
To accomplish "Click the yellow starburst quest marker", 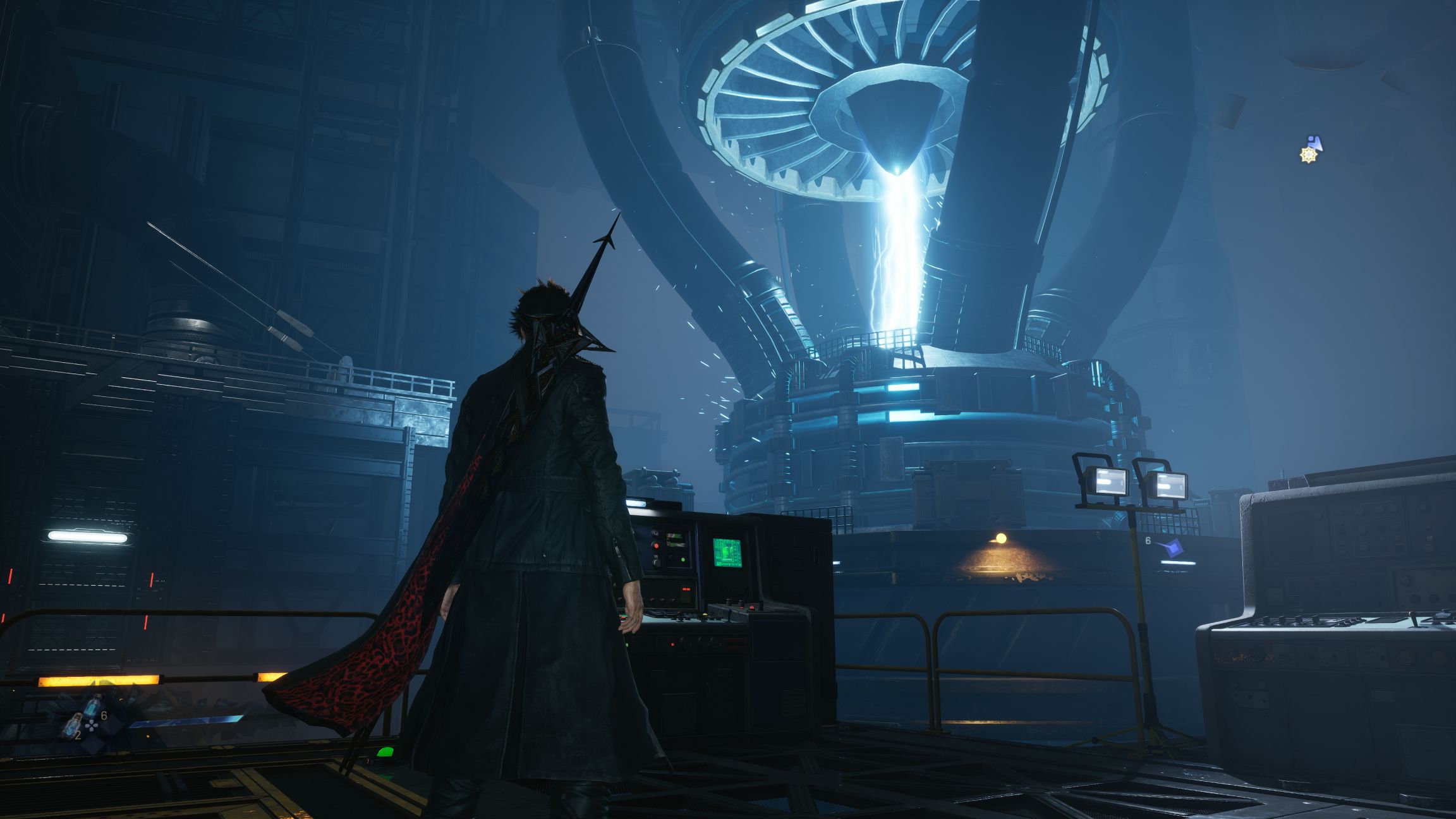I will [x=1307, y=154].
